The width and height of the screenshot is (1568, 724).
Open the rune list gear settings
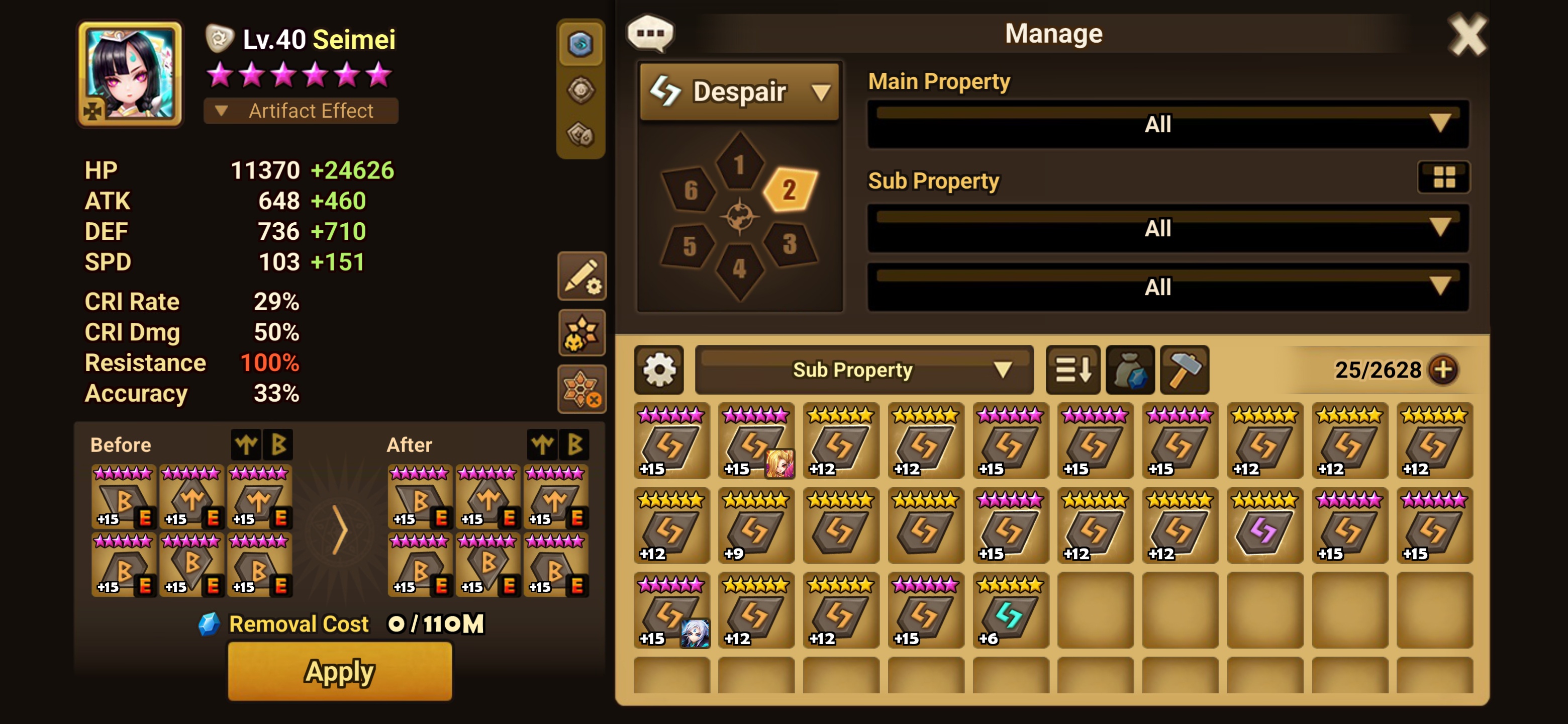coord(658,370)
